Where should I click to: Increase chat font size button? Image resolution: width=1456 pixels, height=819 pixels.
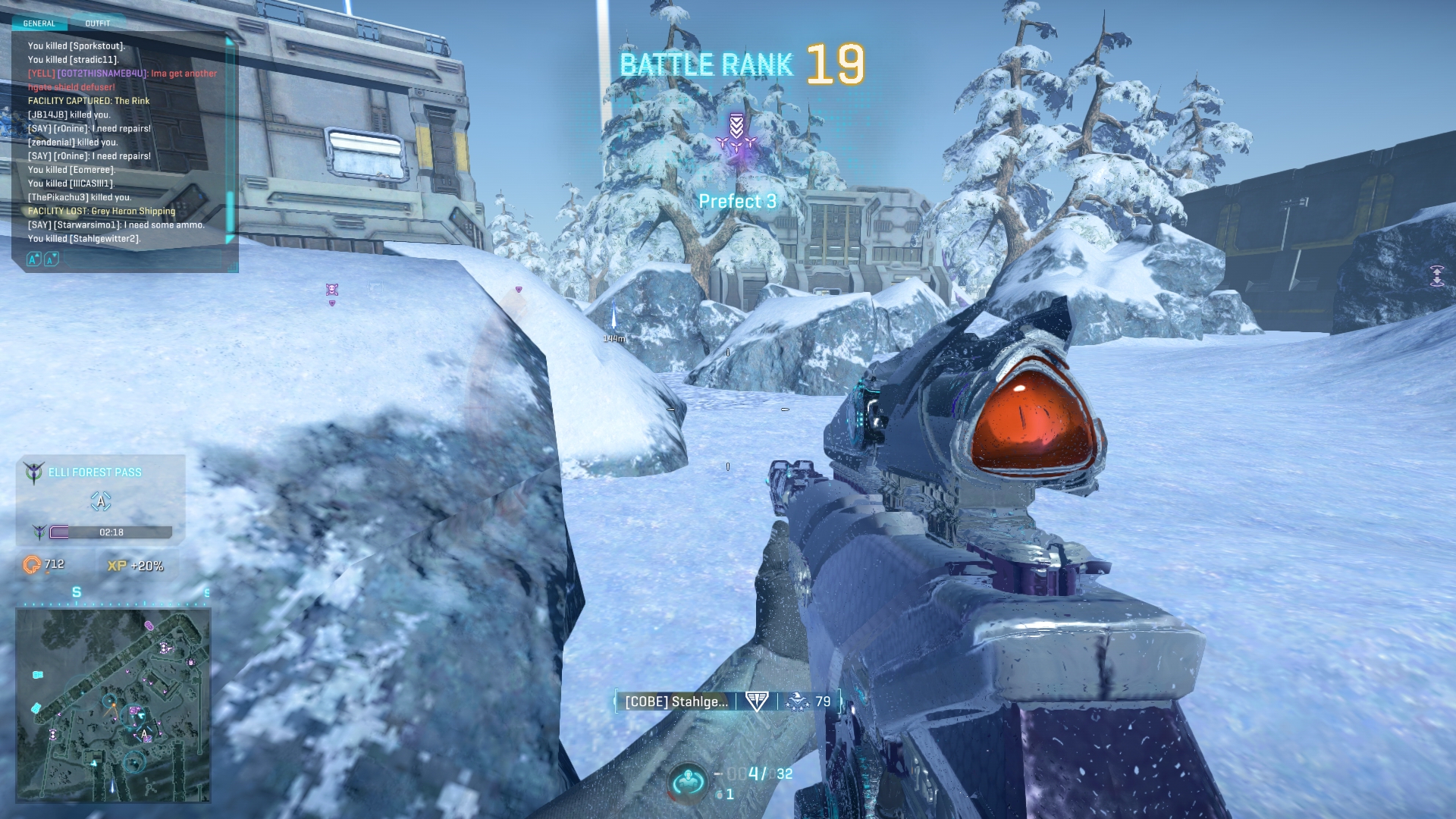point(33,260)
